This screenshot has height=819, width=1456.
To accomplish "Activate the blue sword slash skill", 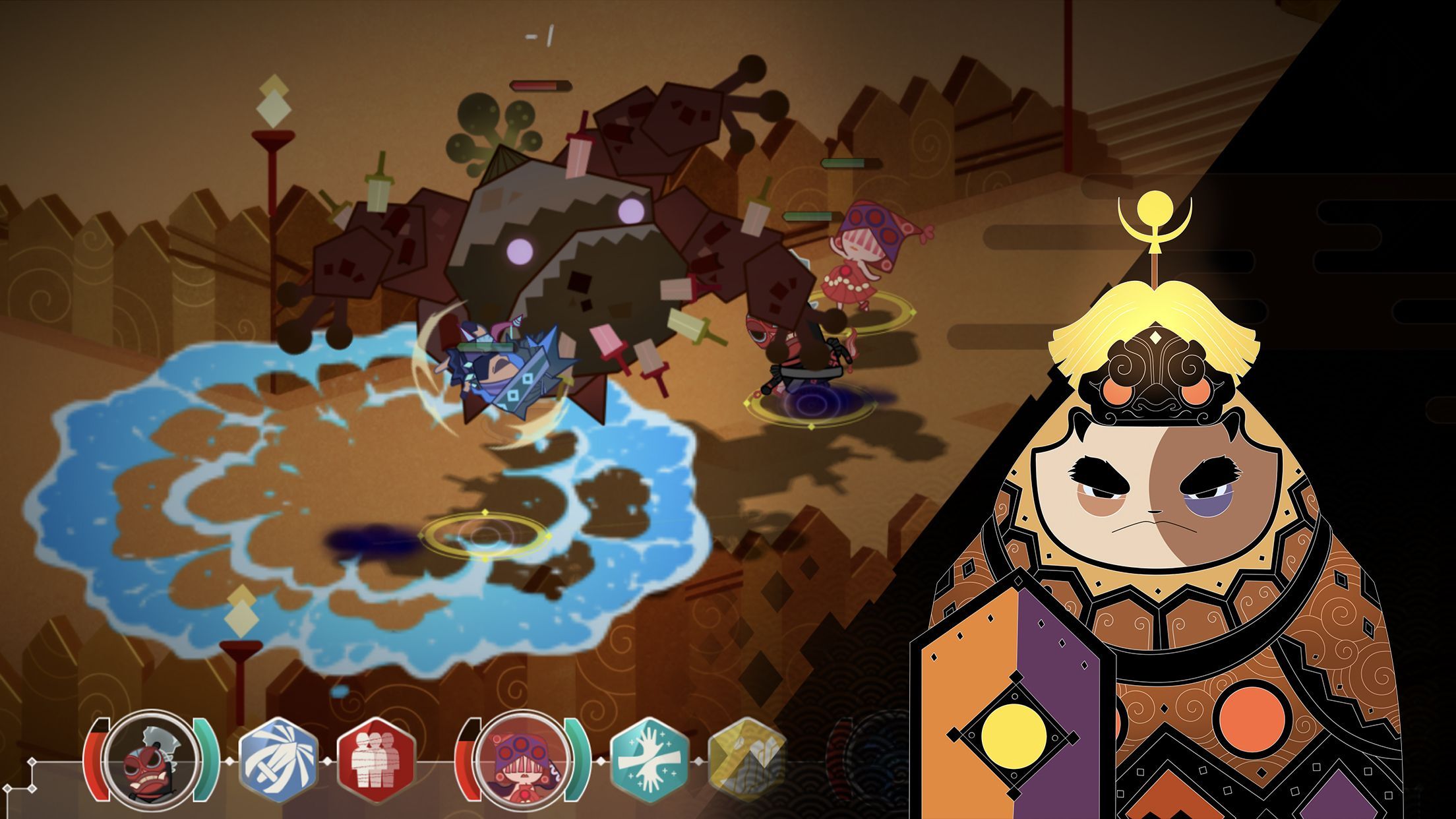I will [x=278, y=760].
